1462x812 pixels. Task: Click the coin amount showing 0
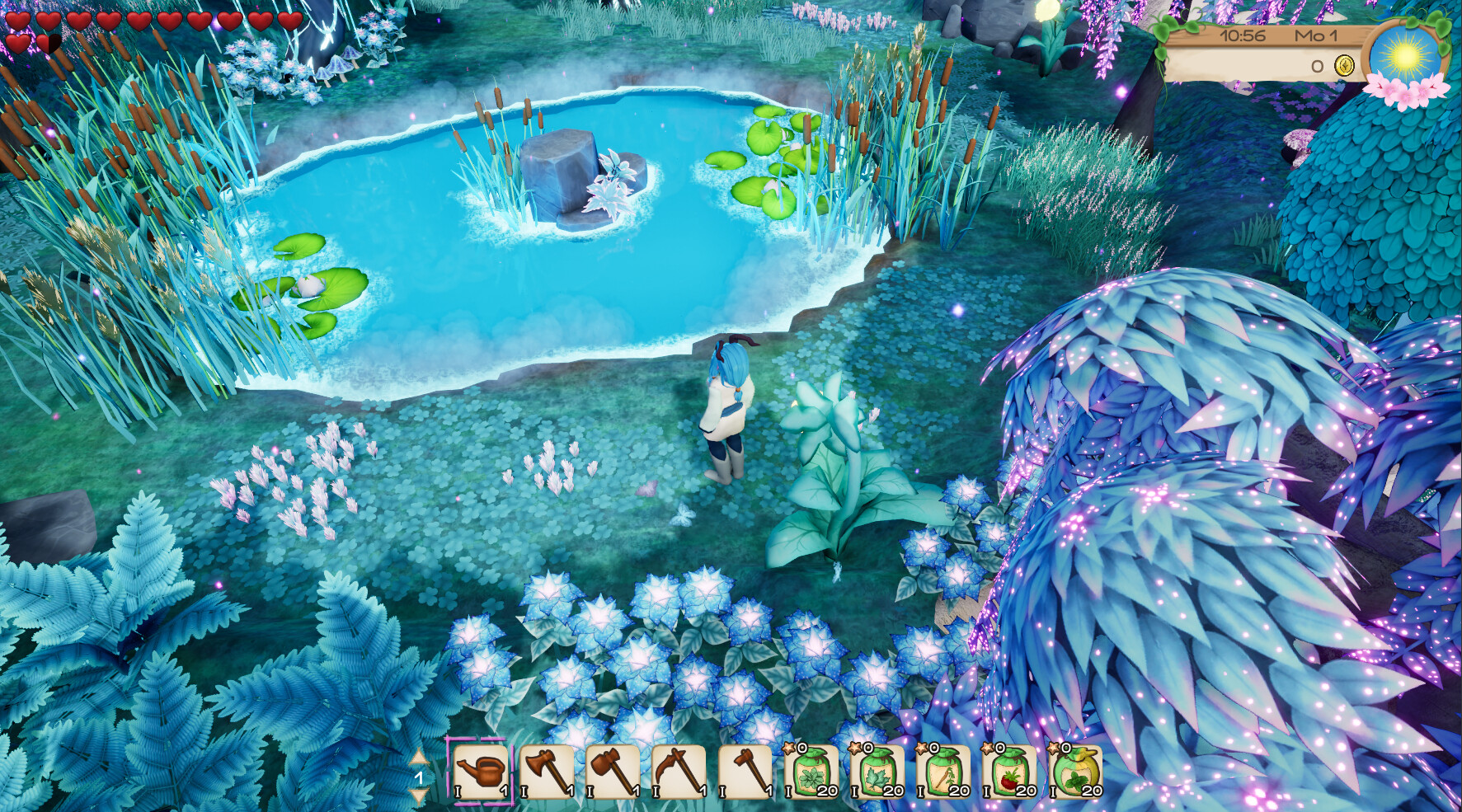(x=1318, y=65)
